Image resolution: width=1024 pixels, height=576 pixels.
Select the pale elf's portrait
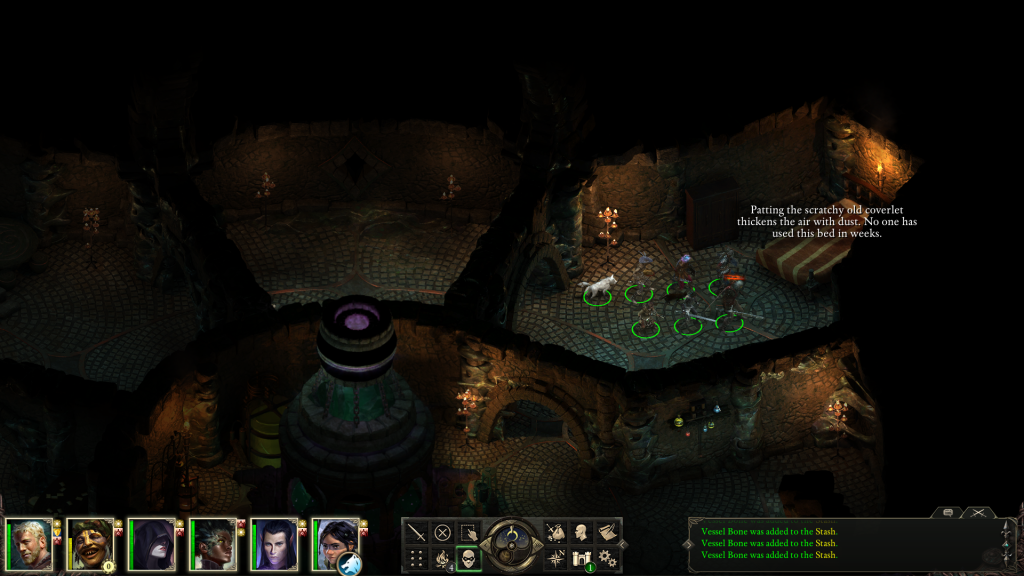tap(273, 543)
